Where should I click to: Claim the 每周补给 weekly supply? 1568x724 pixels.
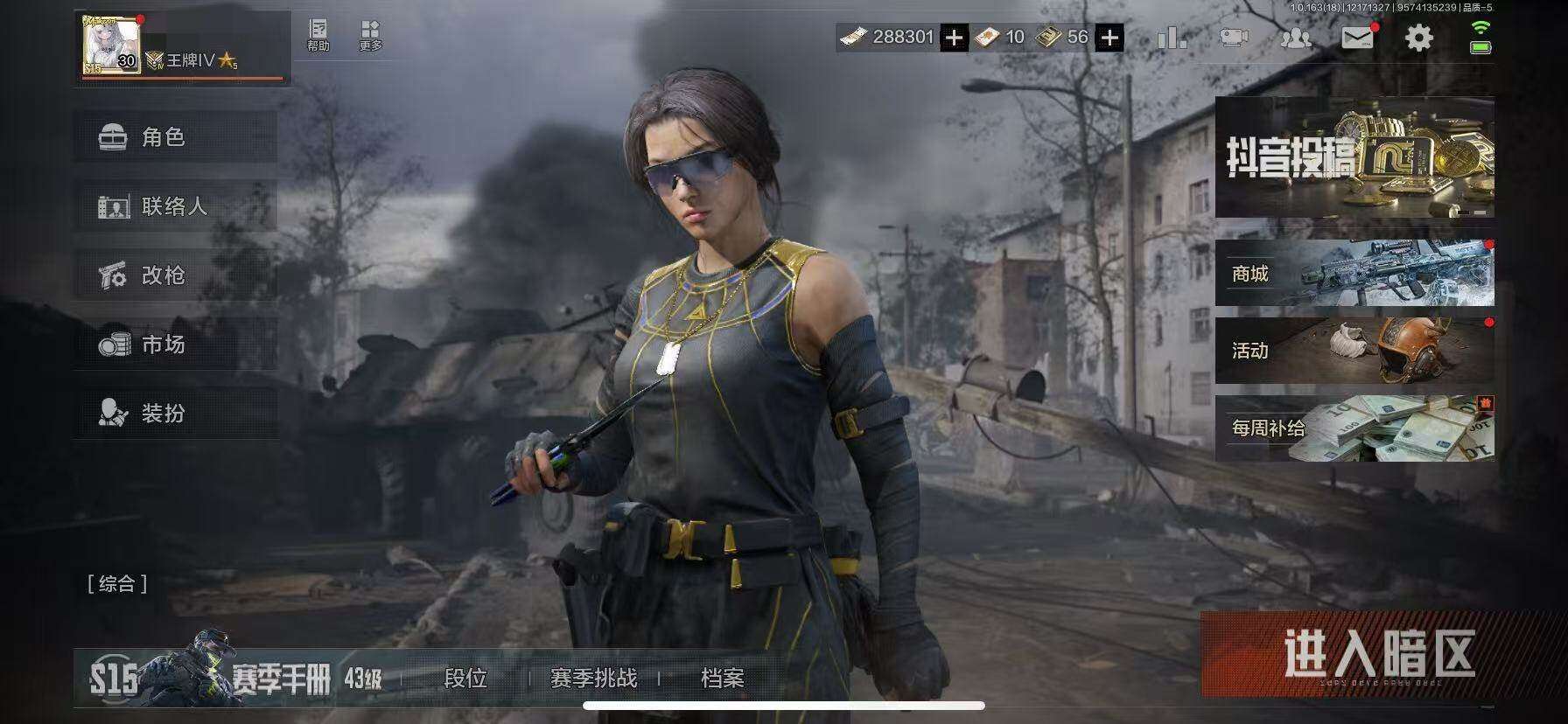click(x=1354, y=428)
